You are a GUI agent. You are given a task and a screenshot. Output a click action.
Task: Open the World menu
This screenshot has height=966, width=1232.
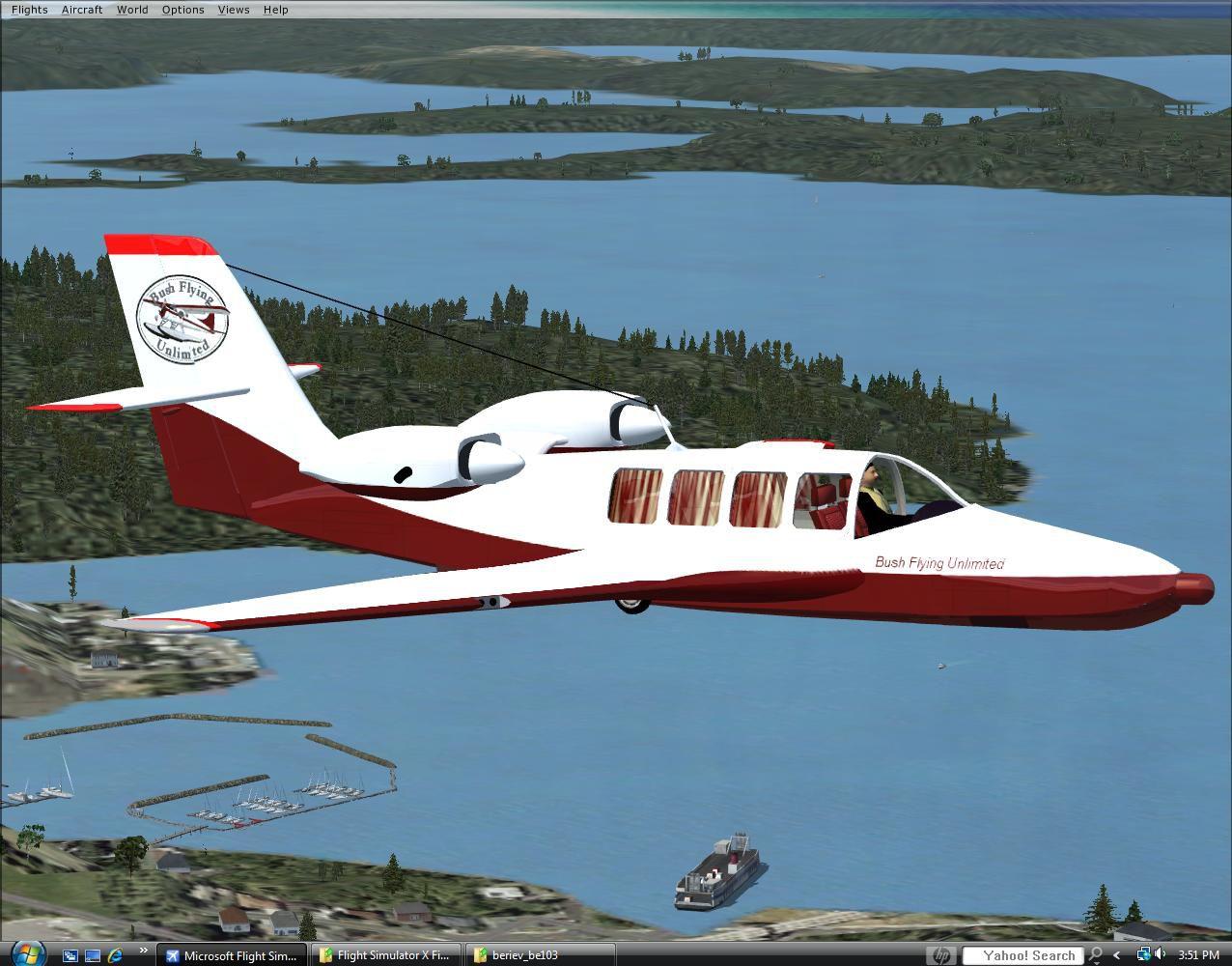132,10
